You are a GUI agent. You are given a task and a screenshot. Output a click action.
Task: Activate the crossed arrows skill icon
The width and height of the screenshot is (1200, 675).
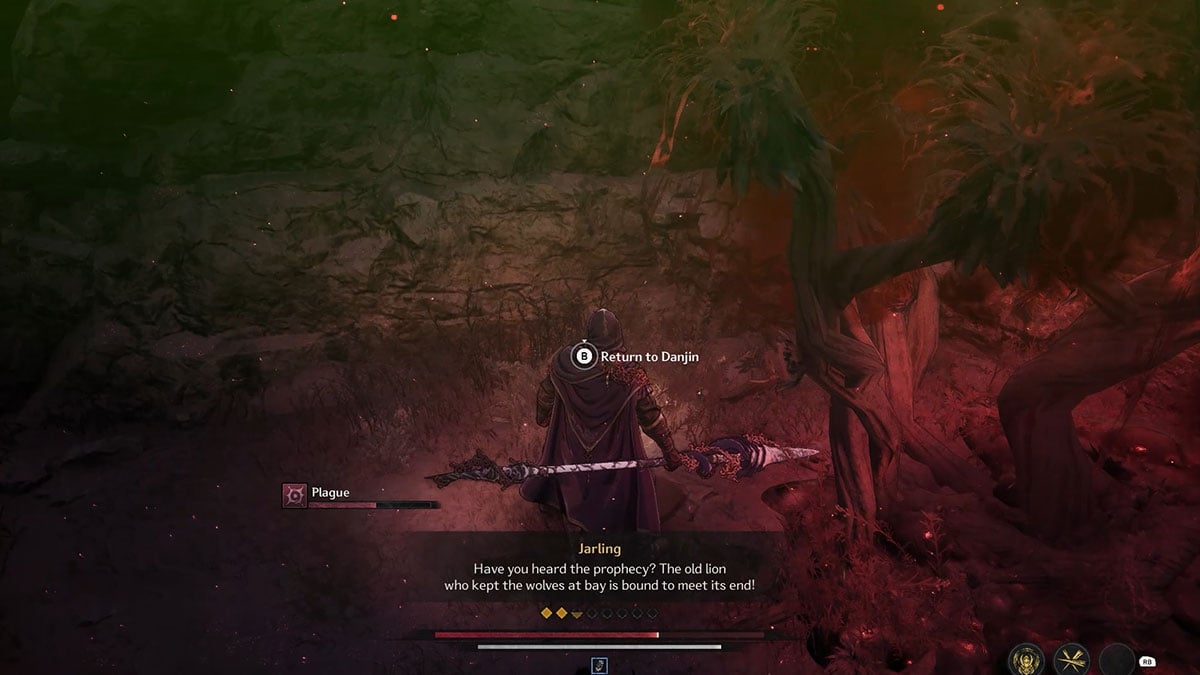click(1072, 661)
